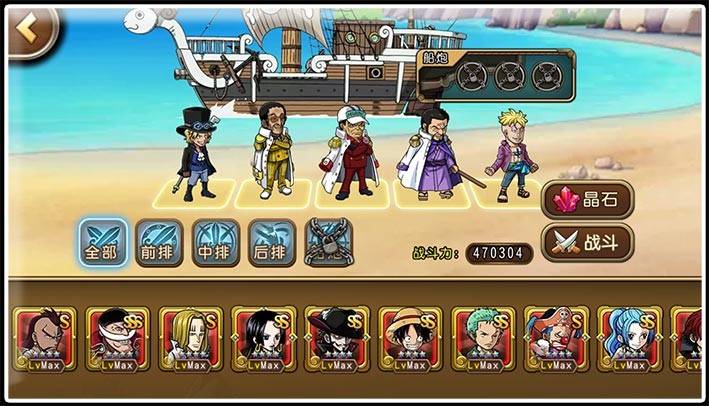Screen dimensions: 709x406
Task: Open the 晶石 crystal menu
Action: point(589,201)
